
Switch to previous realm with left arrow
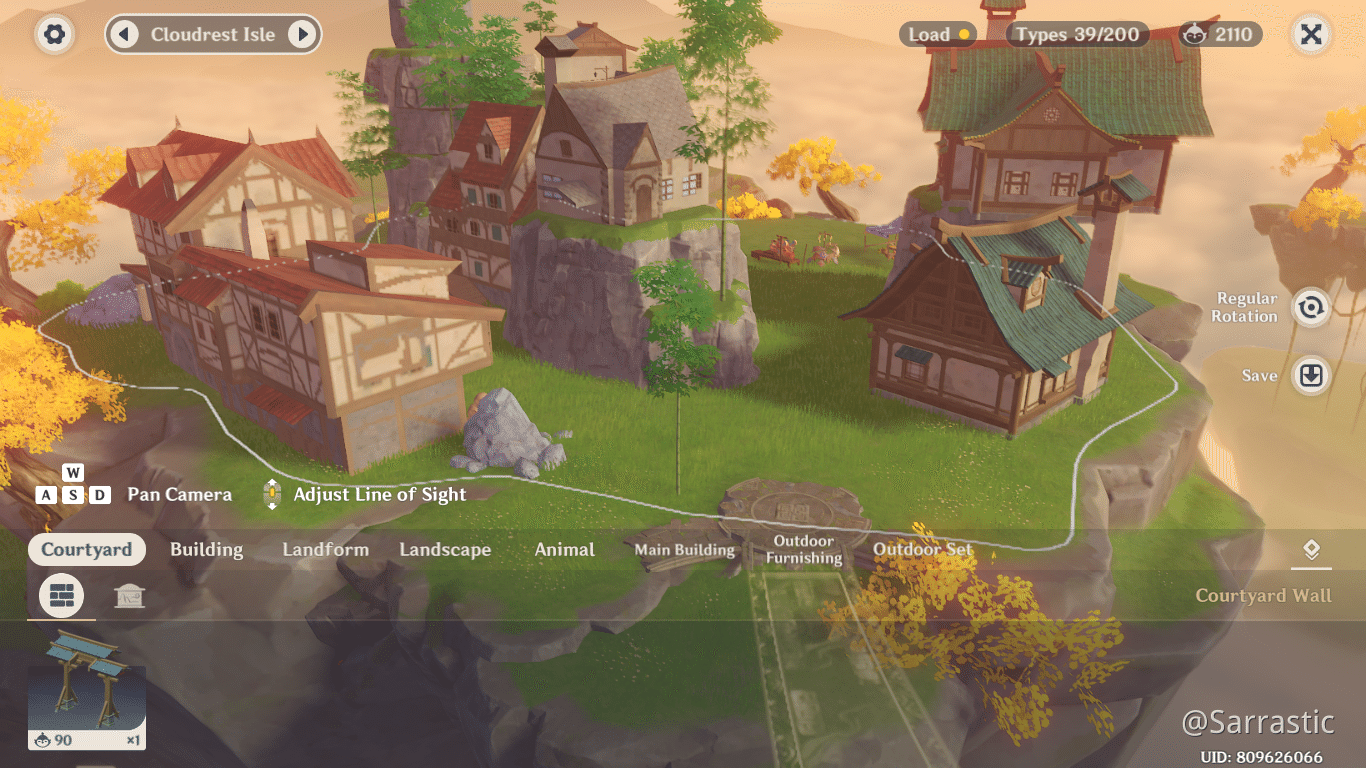[x=124, y=35]
